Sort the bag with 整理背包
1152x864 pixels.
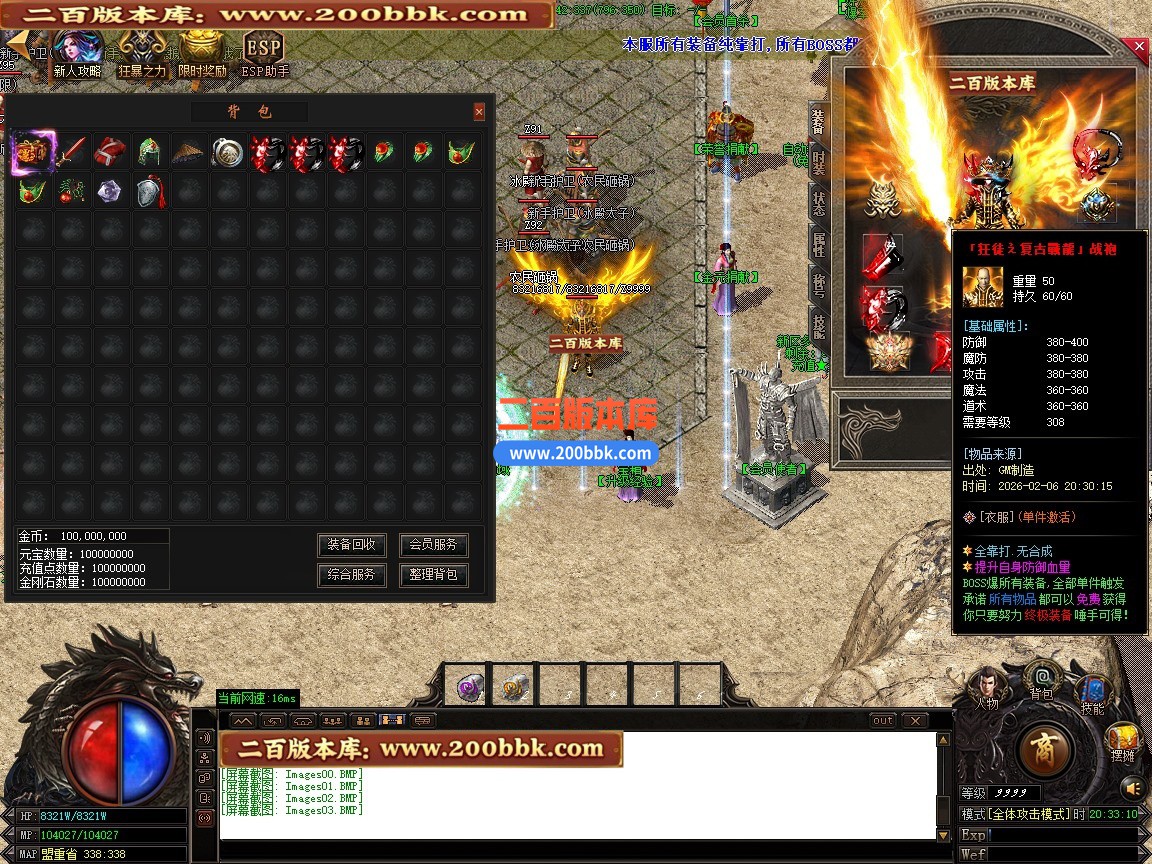coord(433,575)
